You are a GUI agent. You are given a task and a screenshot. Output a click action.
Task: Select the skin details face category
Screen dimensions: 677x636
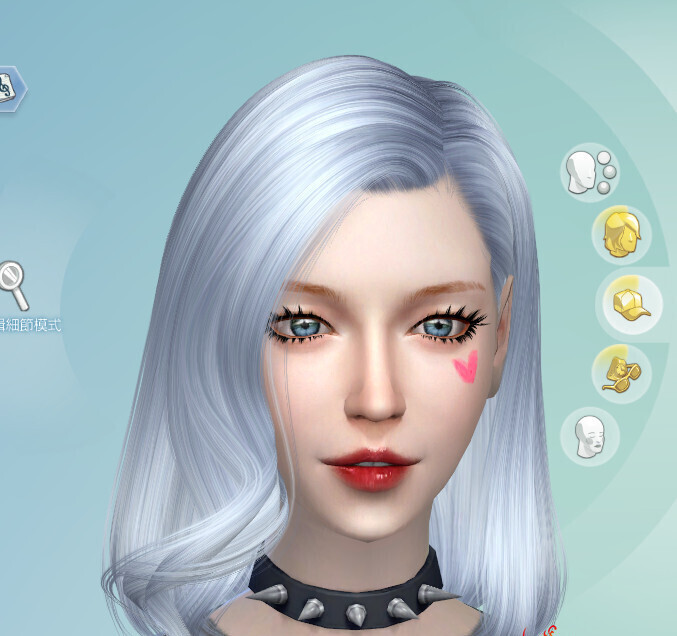point(589,436)
